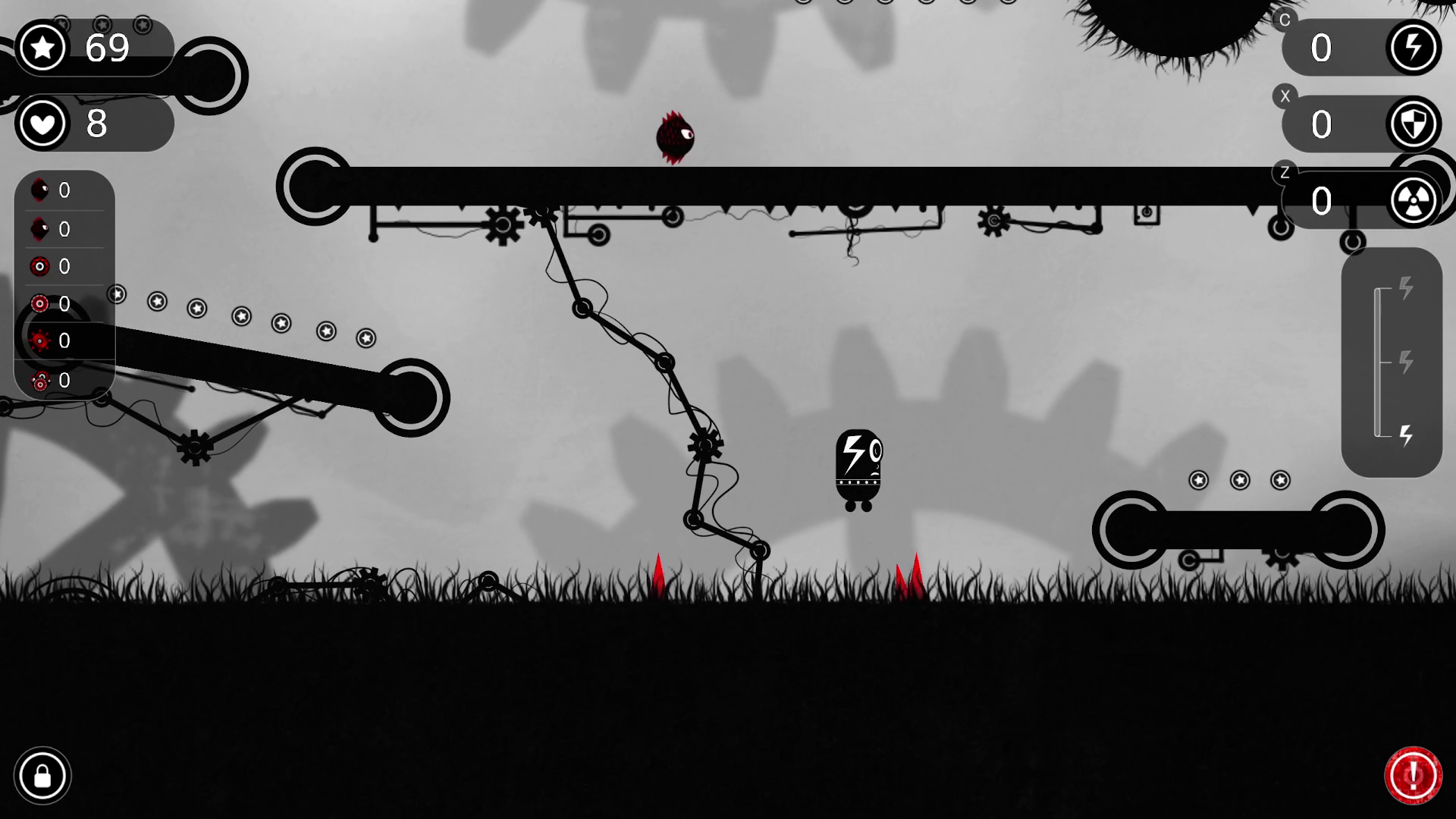Click the red exclamation alert button
This screenshot has width=1456, height=819.
click(x=1413, y=776)
